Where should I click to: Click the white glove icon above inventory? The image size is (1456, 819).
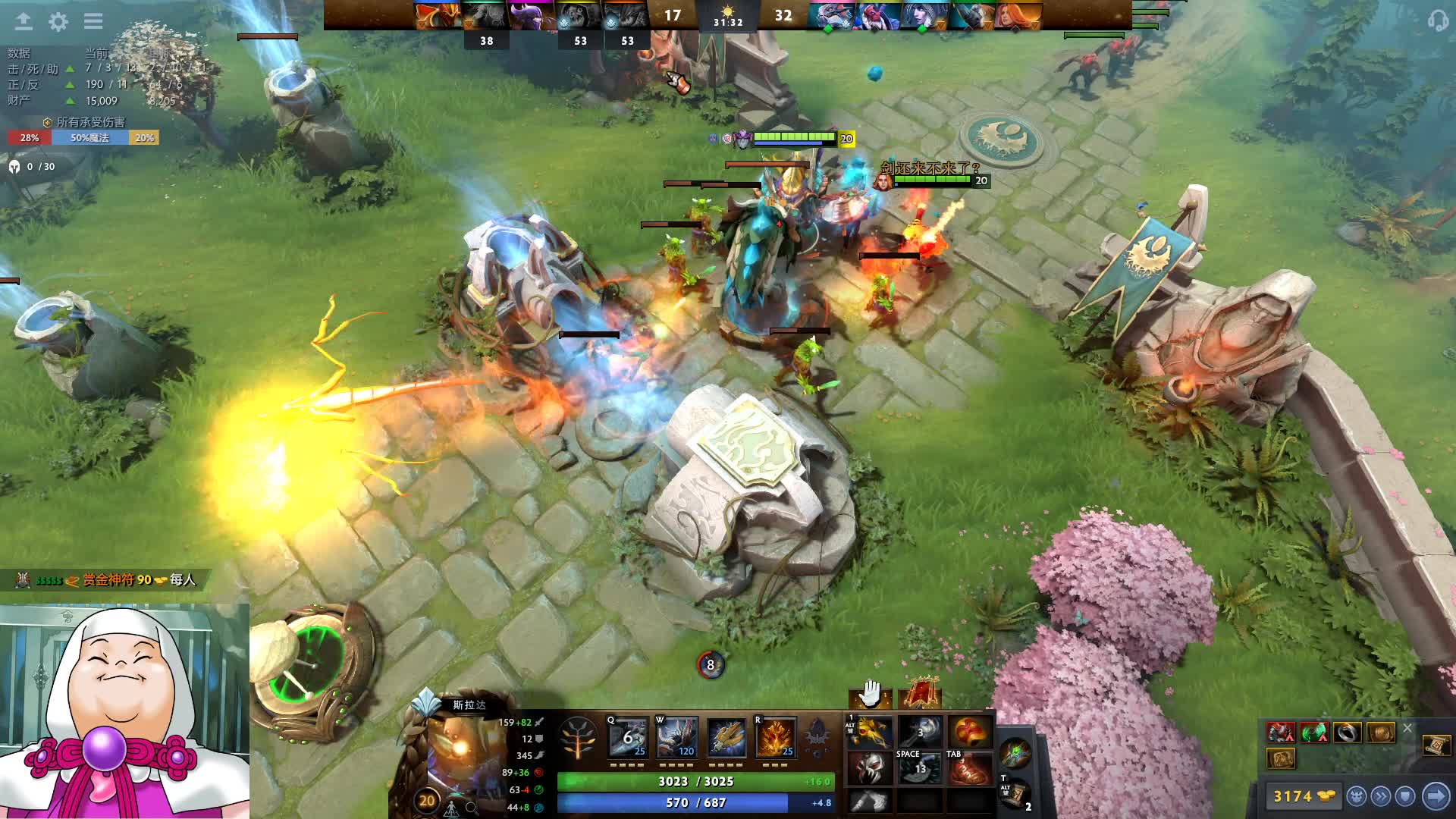(x=870, y=692)
